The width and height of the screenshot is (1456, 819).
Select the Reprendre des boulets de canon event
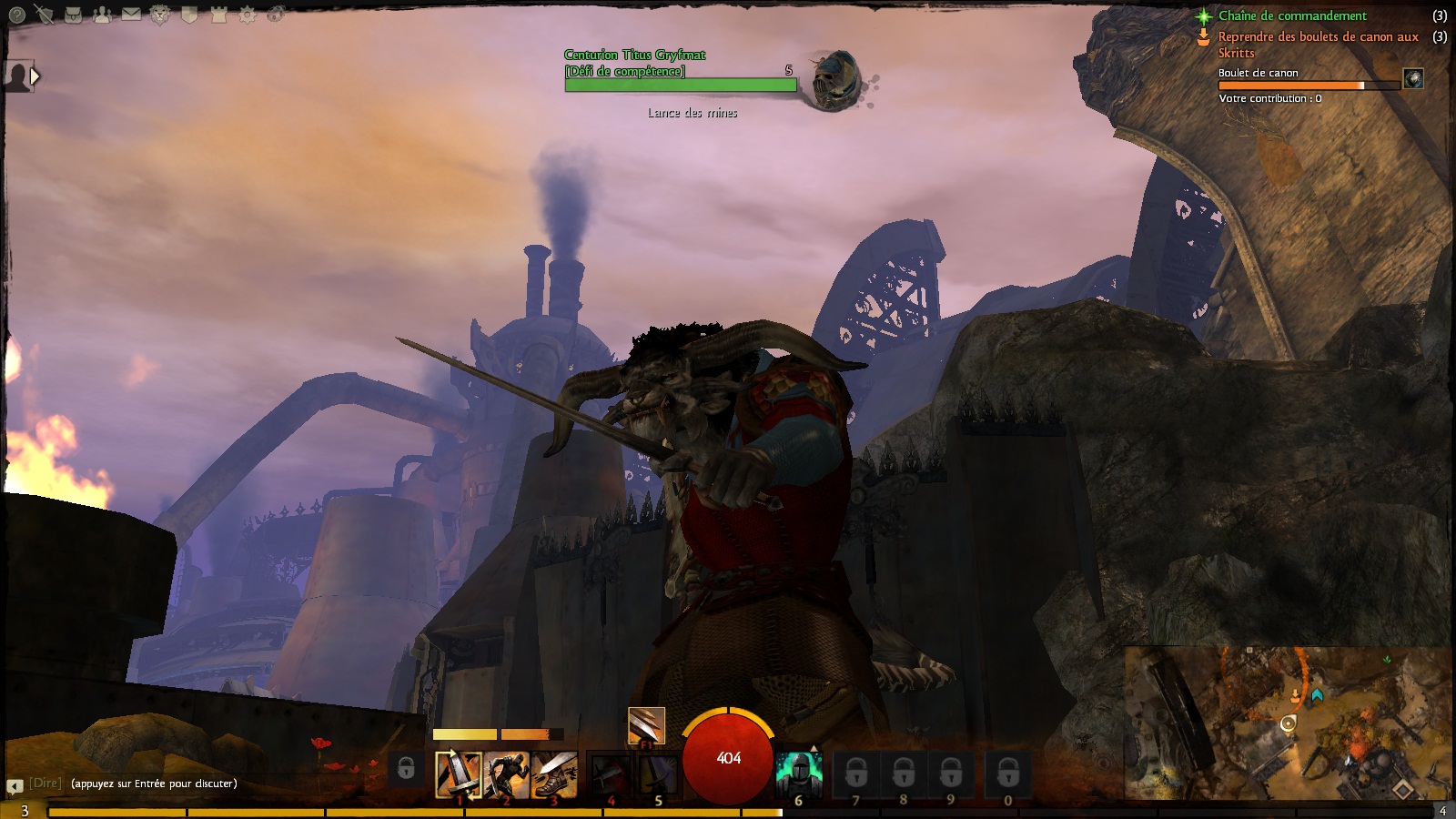click(x=1318, y=36)
